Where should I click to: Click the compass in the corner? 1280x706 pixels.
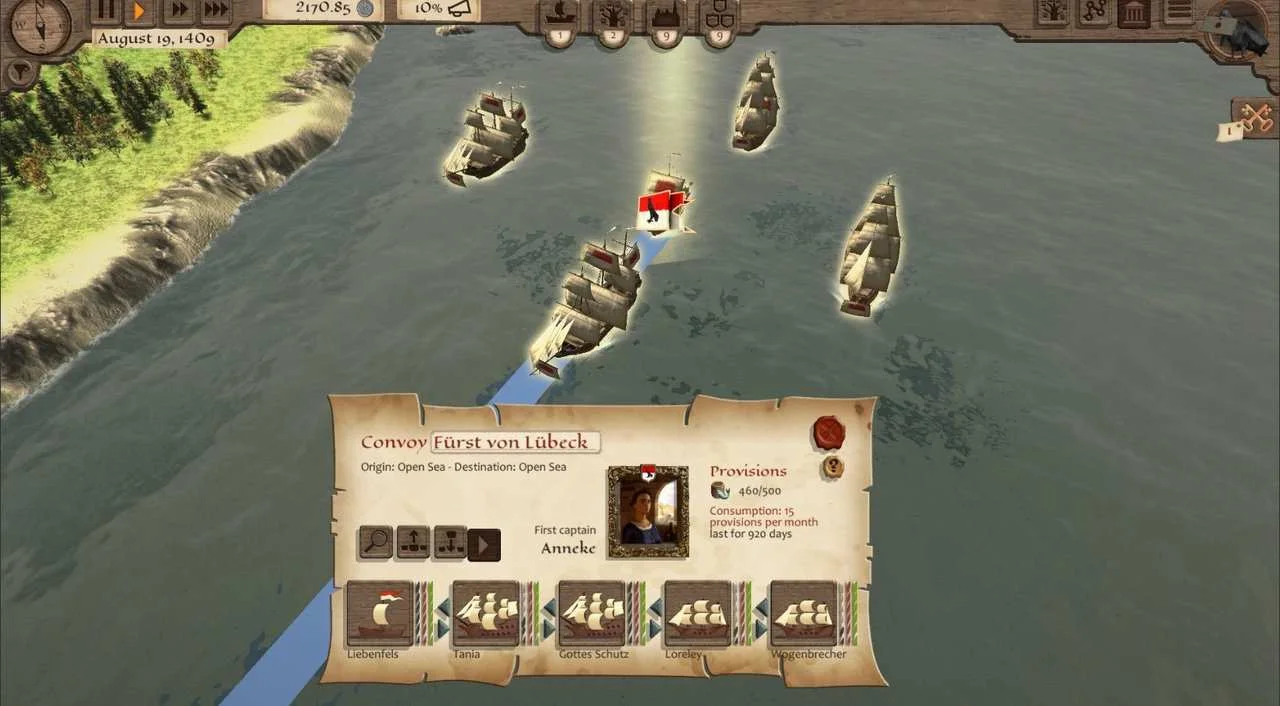click(39, 24)
